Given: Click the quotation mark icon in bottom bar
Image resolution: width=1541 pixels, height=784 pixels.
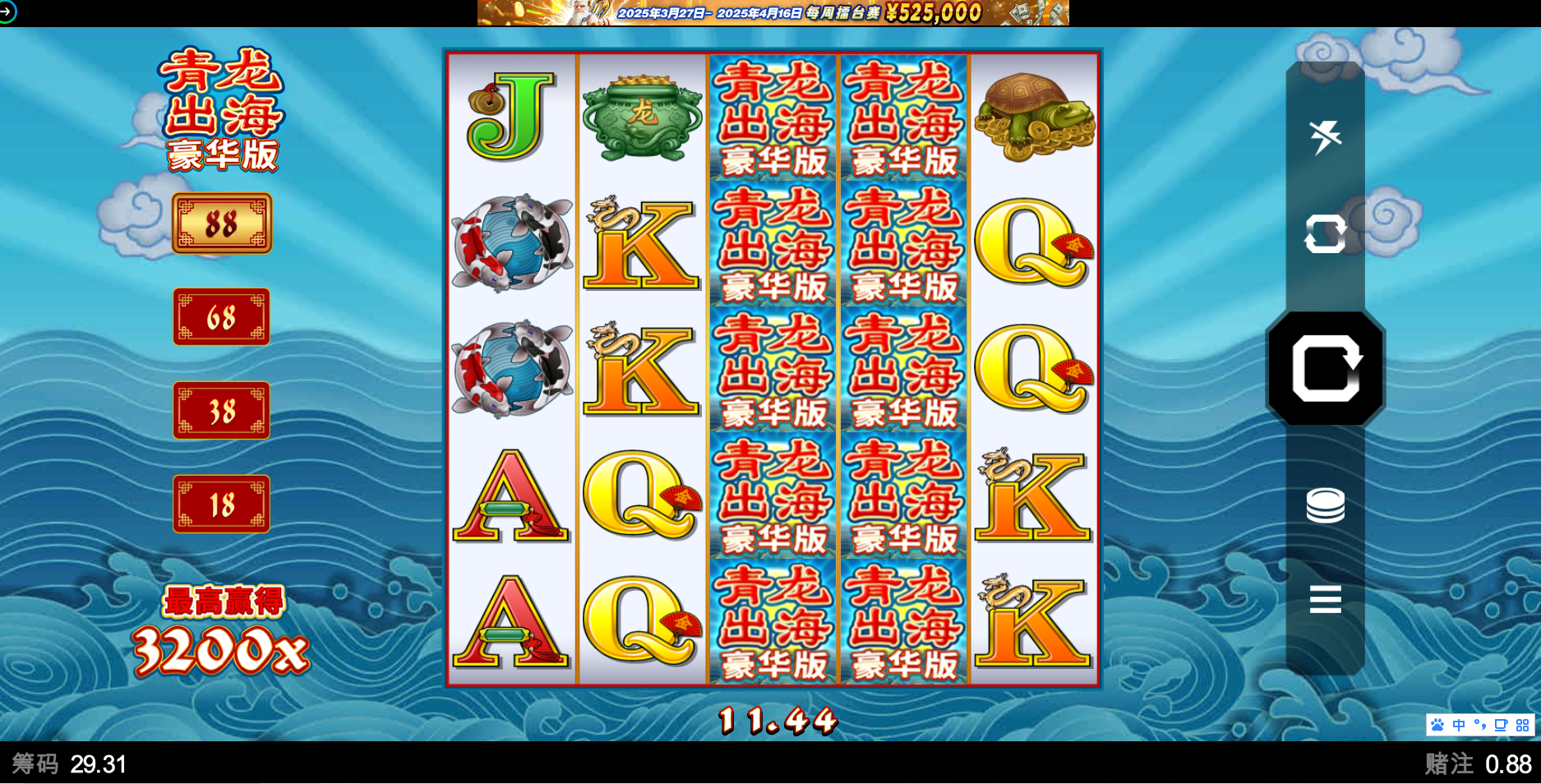Looking at the screenshot, I should (1479, 724).
